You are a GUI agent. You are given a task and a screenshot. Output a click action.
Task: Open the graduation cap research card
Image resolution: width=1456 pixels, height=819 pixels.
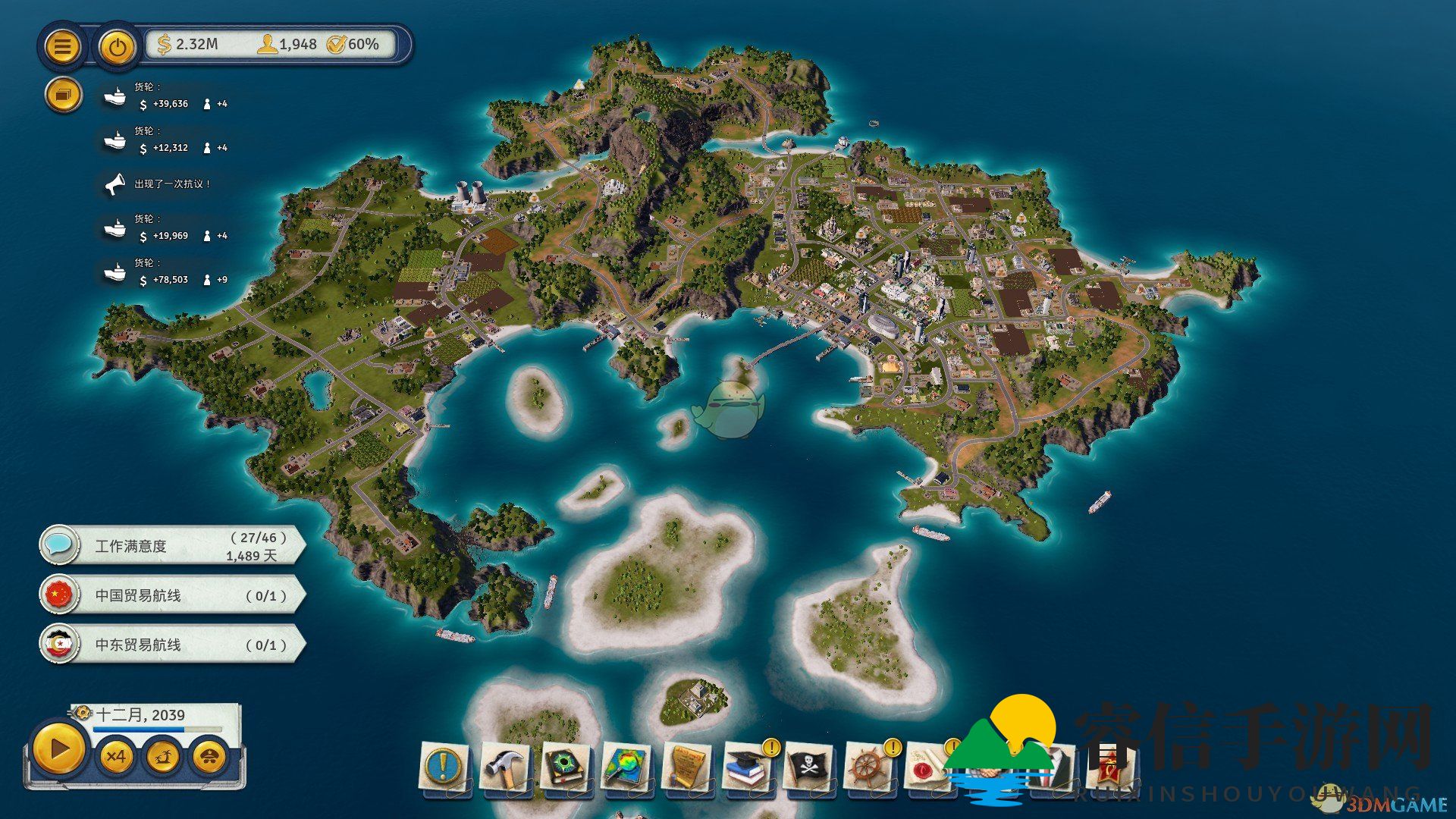[748, 767]
